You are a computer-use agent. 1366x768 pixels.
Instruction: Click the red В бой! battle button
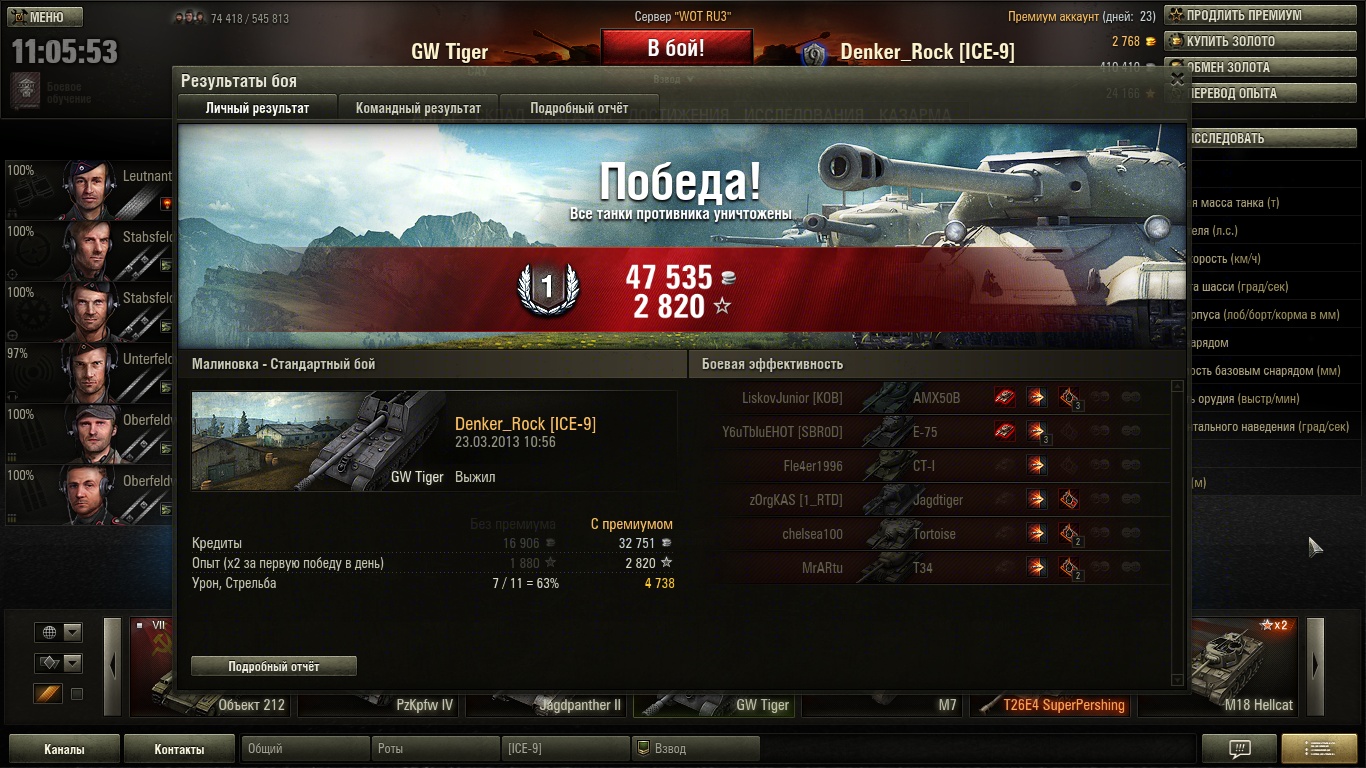point(676,48)
